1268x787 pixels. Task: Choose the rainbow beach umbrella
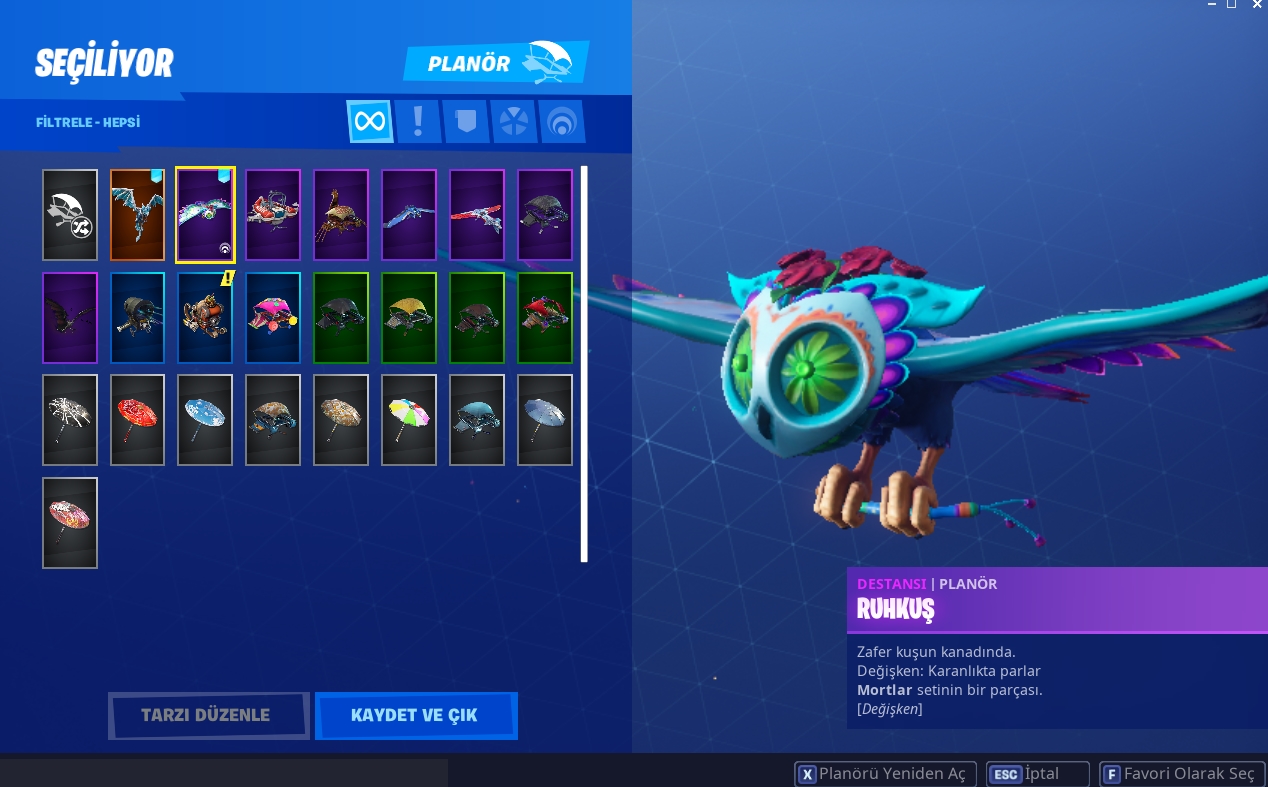click(409, 420)
